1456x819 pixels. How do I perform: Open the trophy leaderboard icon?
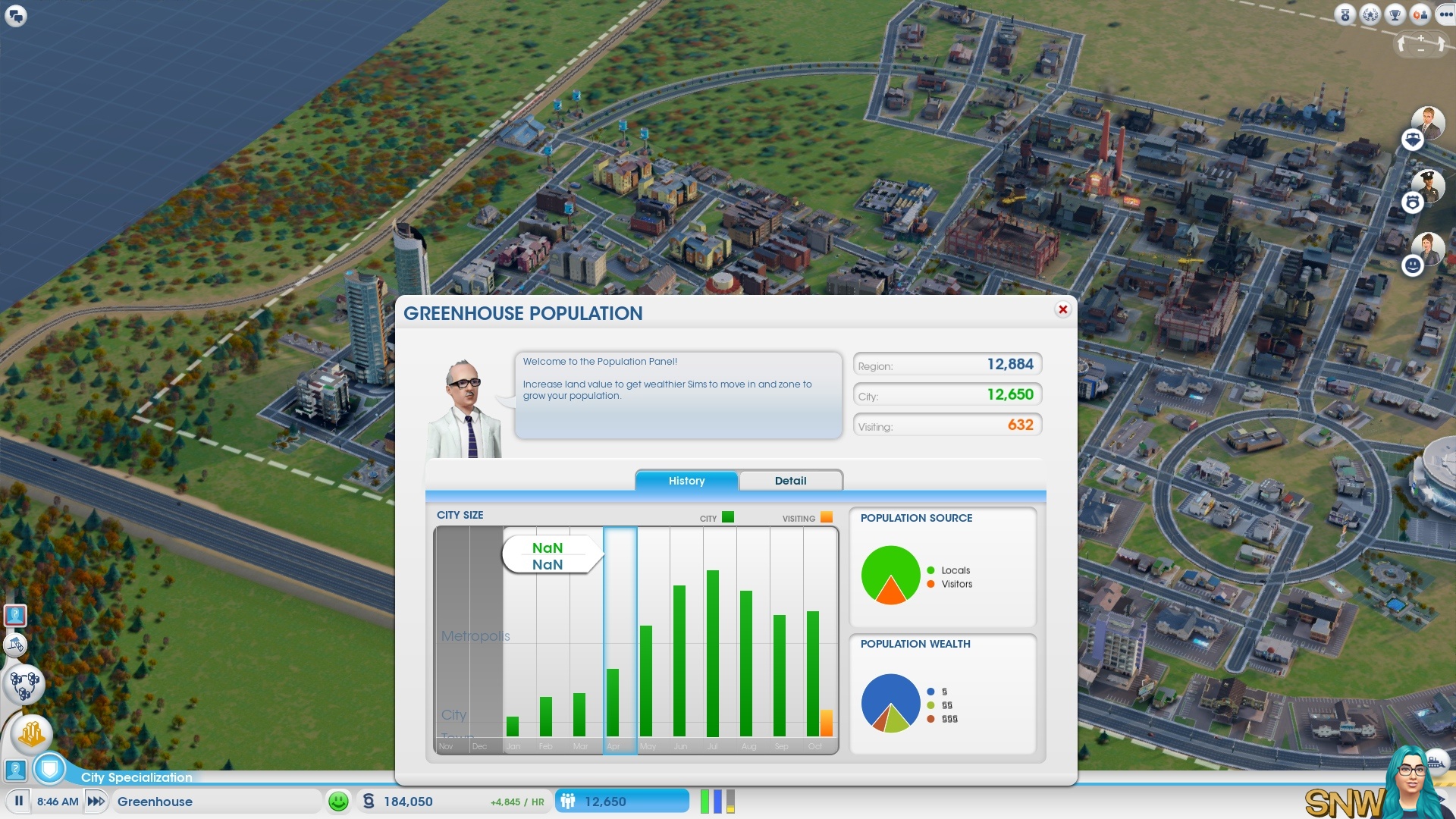(1395, 15)
